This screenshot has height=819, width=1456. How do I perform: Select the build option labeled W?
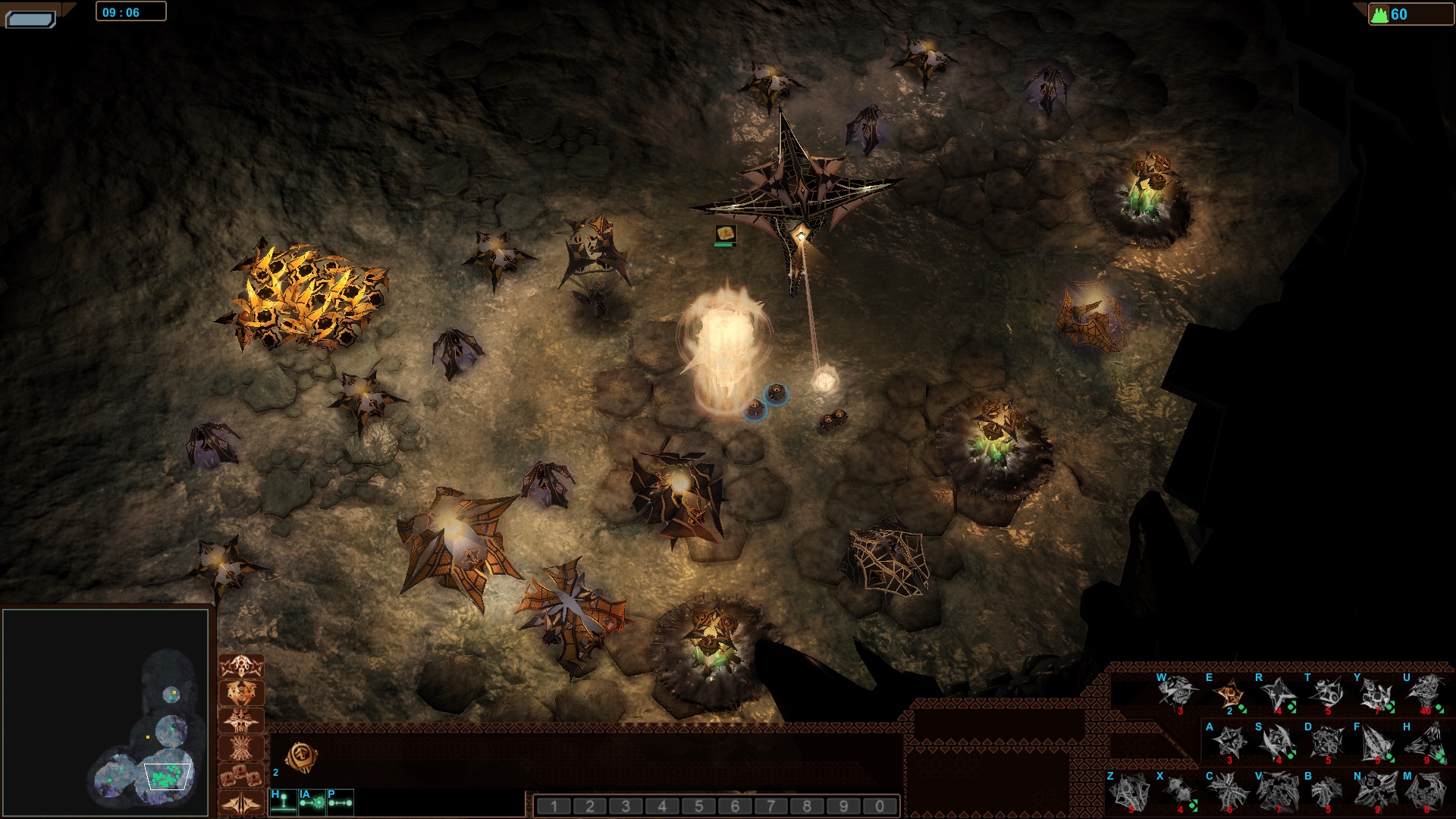click(1178, 693)
